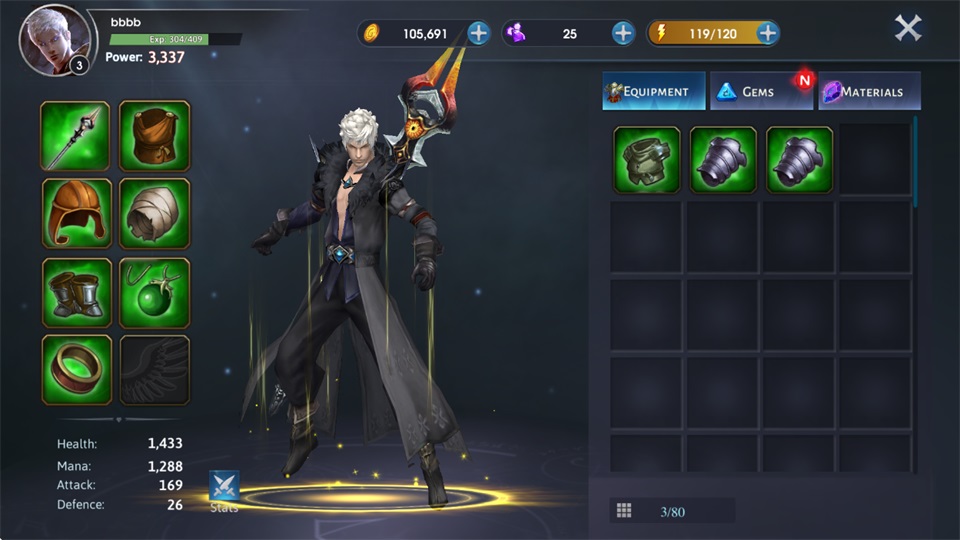Select the equipped staff weapon slot
The width and height of the screenshot is (960, 540).
tap(76, 136)
